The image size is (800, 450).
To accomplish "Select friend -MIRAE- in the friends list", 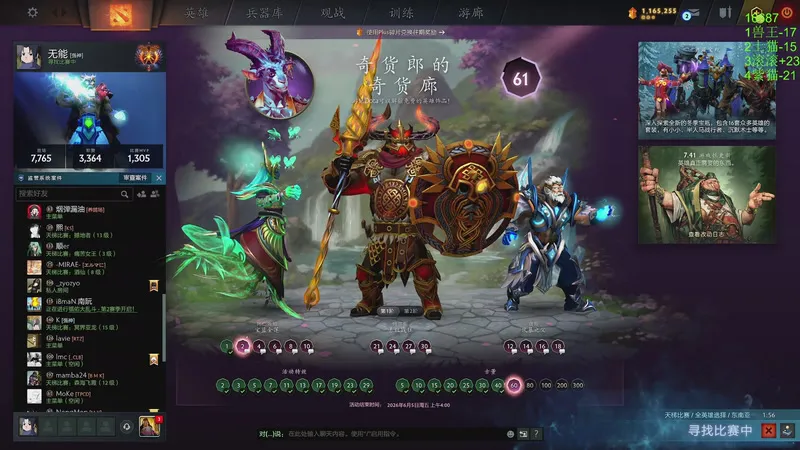I will point(80,267).
